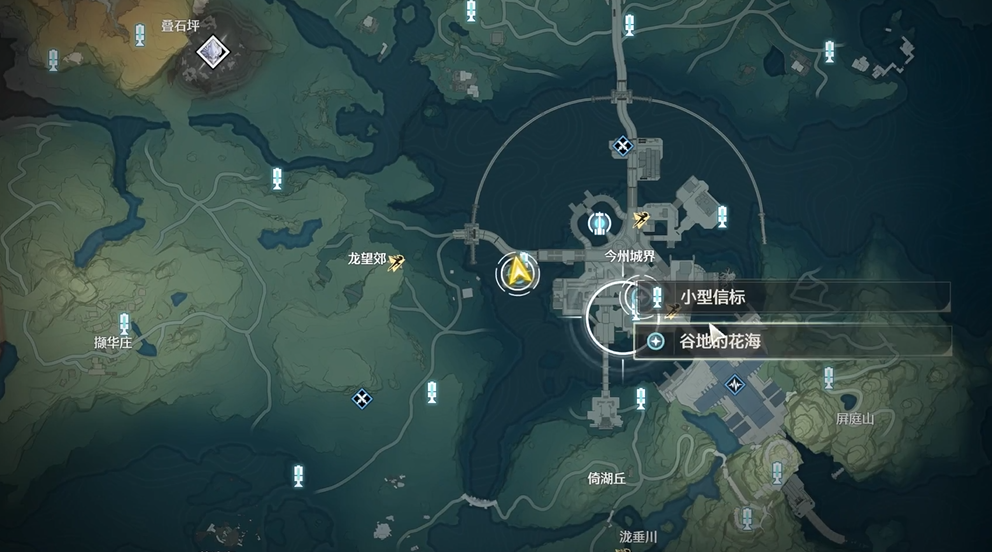Click the beacon marker above 泷垂川
This screenshot has height=552, width=992.
pos(746,517)
